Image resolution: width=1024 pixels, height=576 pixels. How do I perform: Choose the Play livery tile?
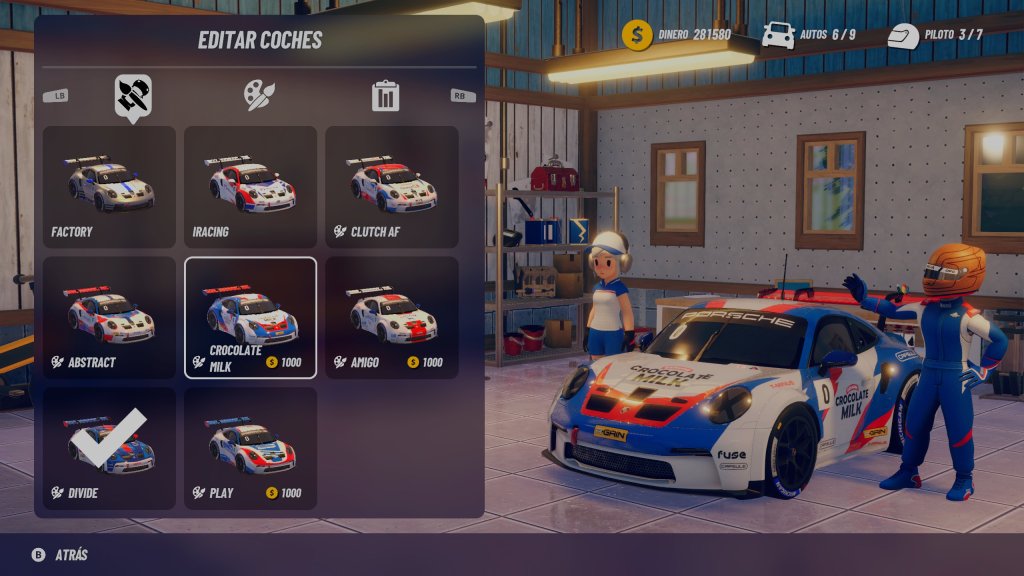click(250, 449)
